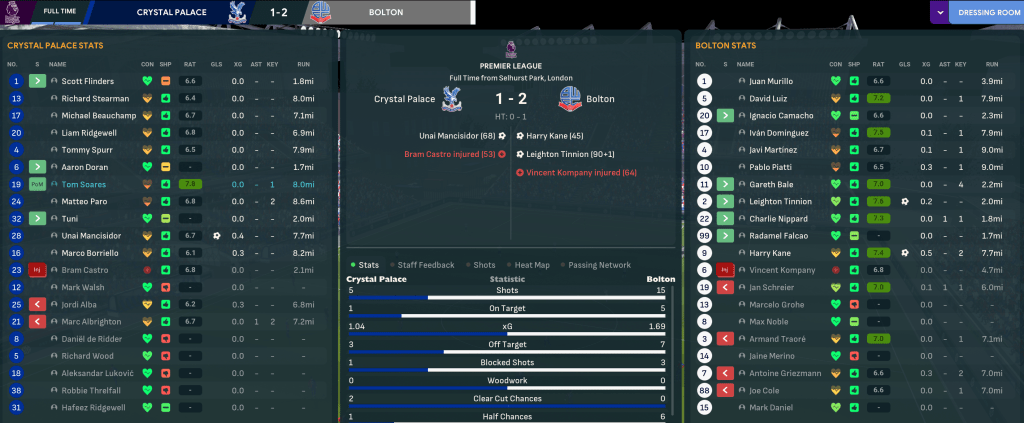This screenshot has height=423, width=1024.
Task: Switch to the Staff Feedback tab
Action: 425,265
